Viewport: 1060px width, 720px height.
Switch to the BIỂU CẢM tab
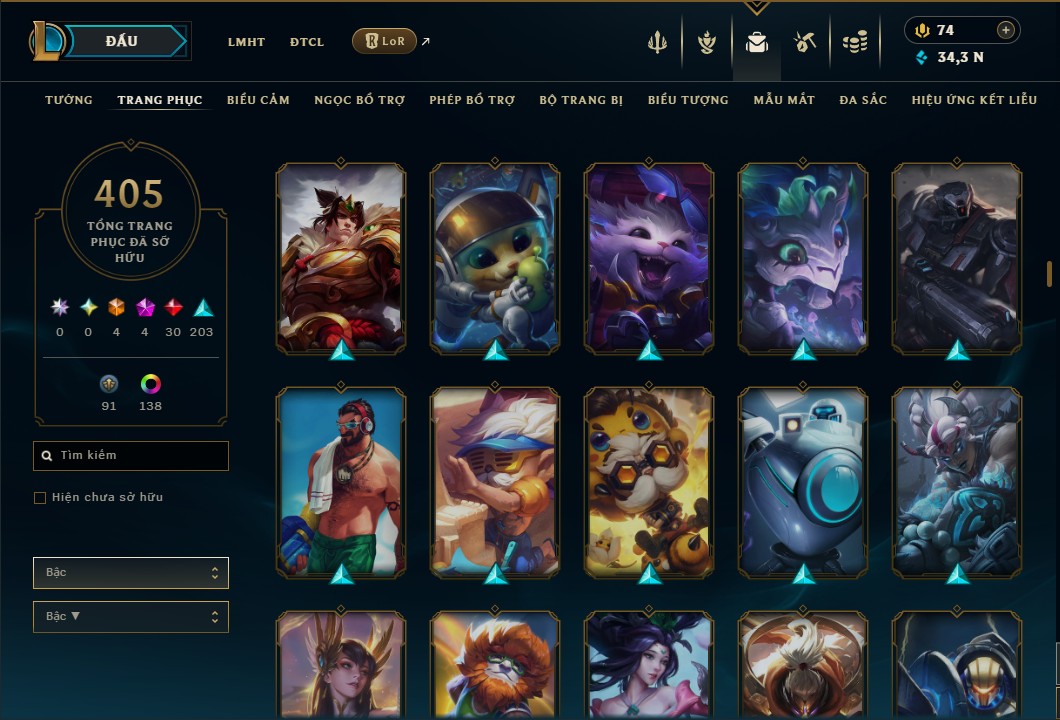click(x=258, y=100)
